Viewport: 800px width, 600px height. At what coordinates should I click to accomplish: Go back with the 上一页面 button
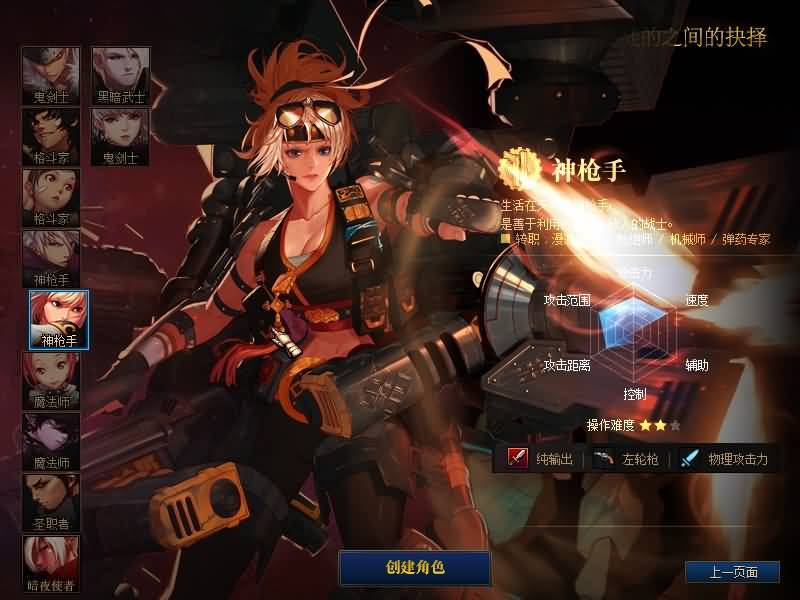pos(732,572)
